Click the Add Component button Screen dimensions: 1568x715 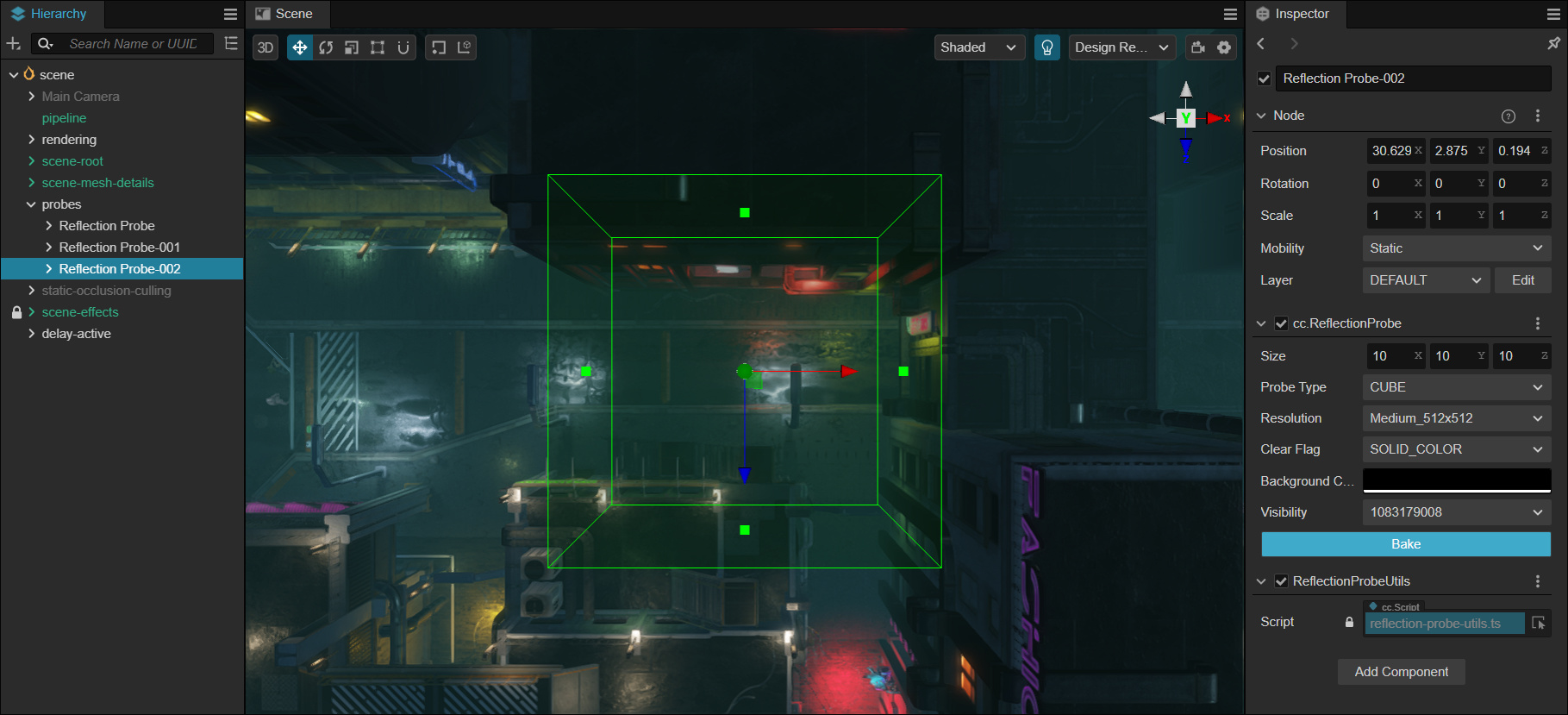point(1401,672)
